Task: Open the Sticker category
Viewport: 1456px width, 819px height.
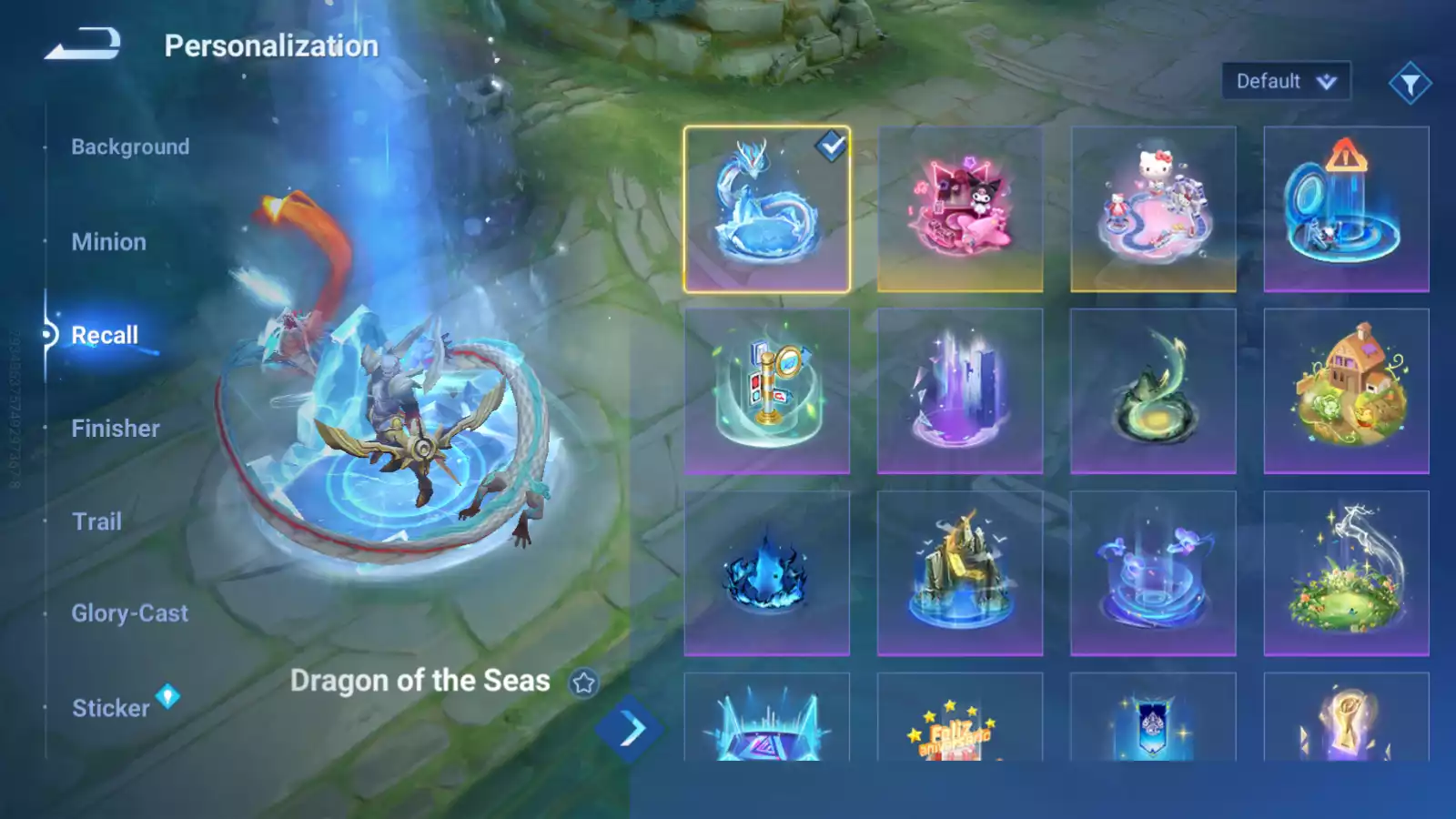Action: [x=110, y=708]
